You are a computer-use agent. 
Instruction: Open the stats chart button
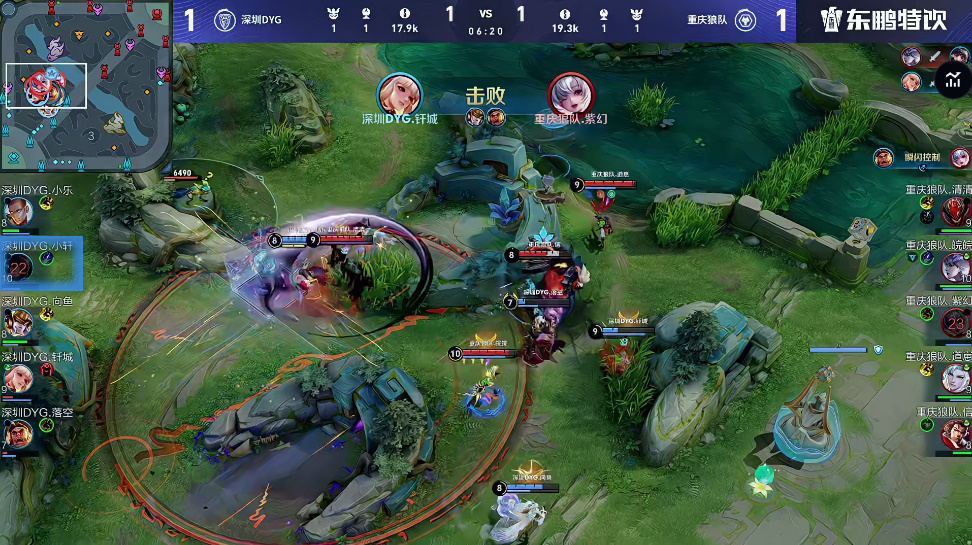[x=951, y=80]
